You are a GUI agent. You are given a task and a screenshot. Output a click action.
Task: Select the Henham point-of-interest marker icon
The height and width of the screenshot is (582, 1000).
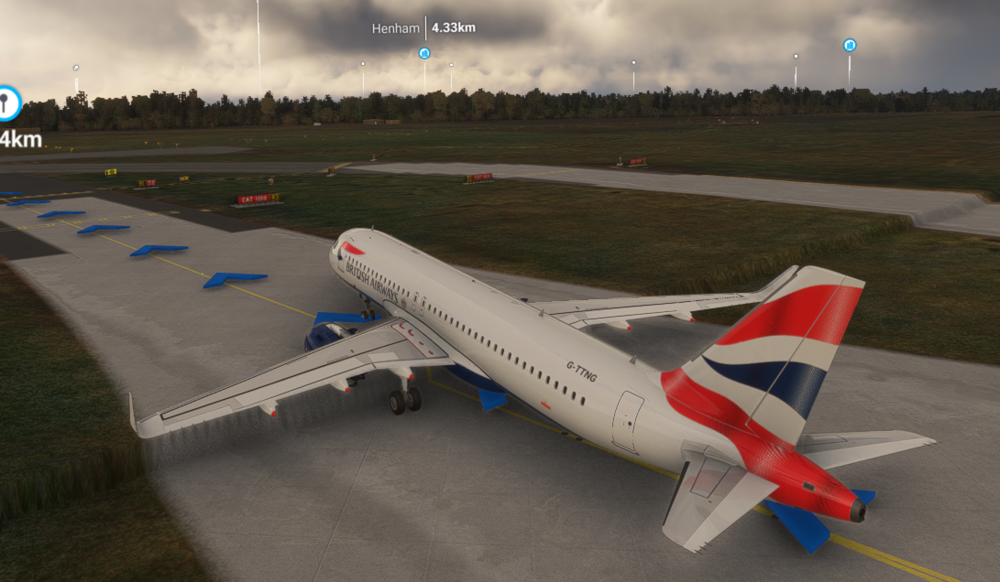pos(425,53)
